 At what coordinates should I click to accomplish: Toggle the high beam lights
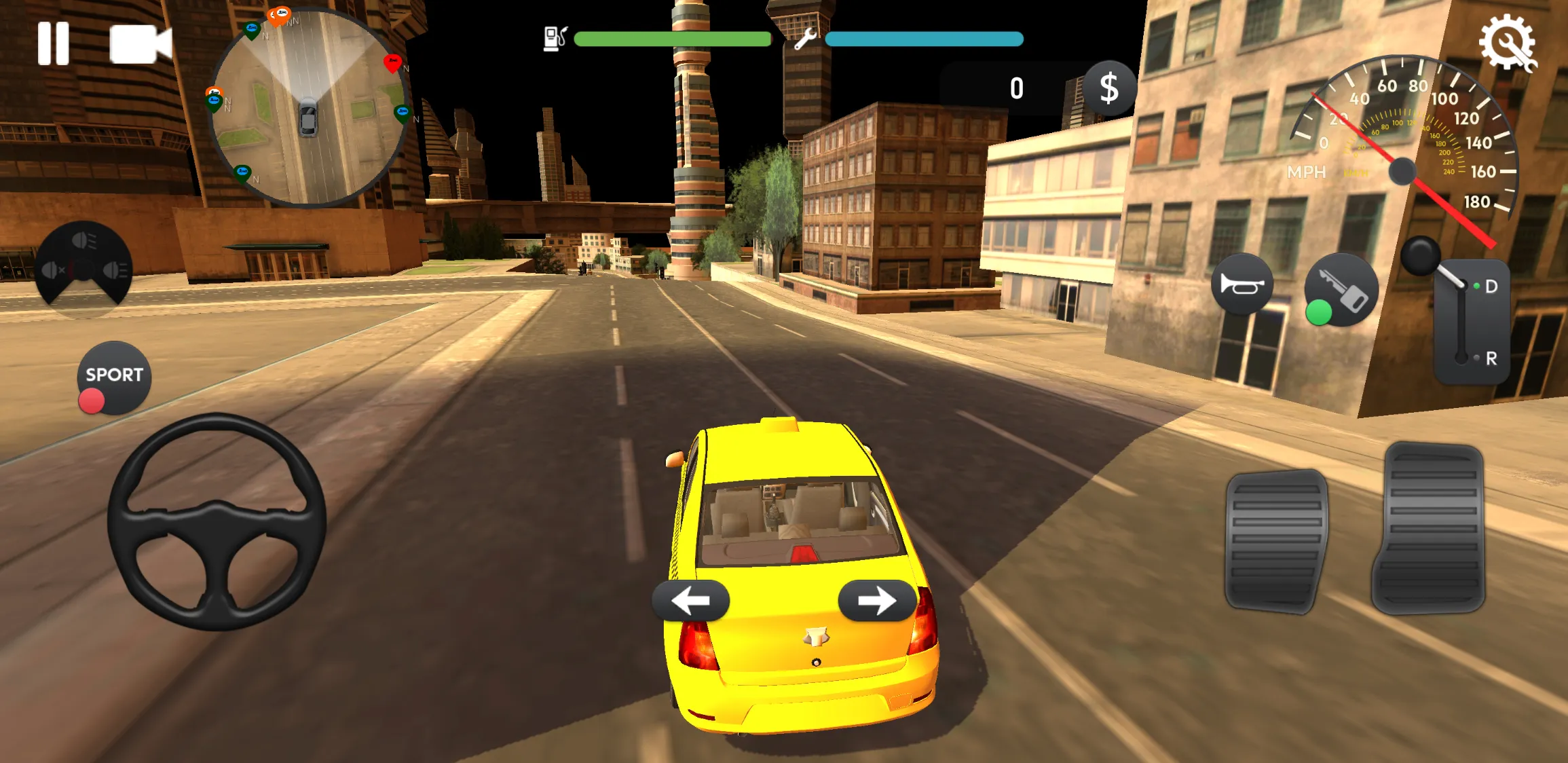pyautogui.click(x=115, y=270)
